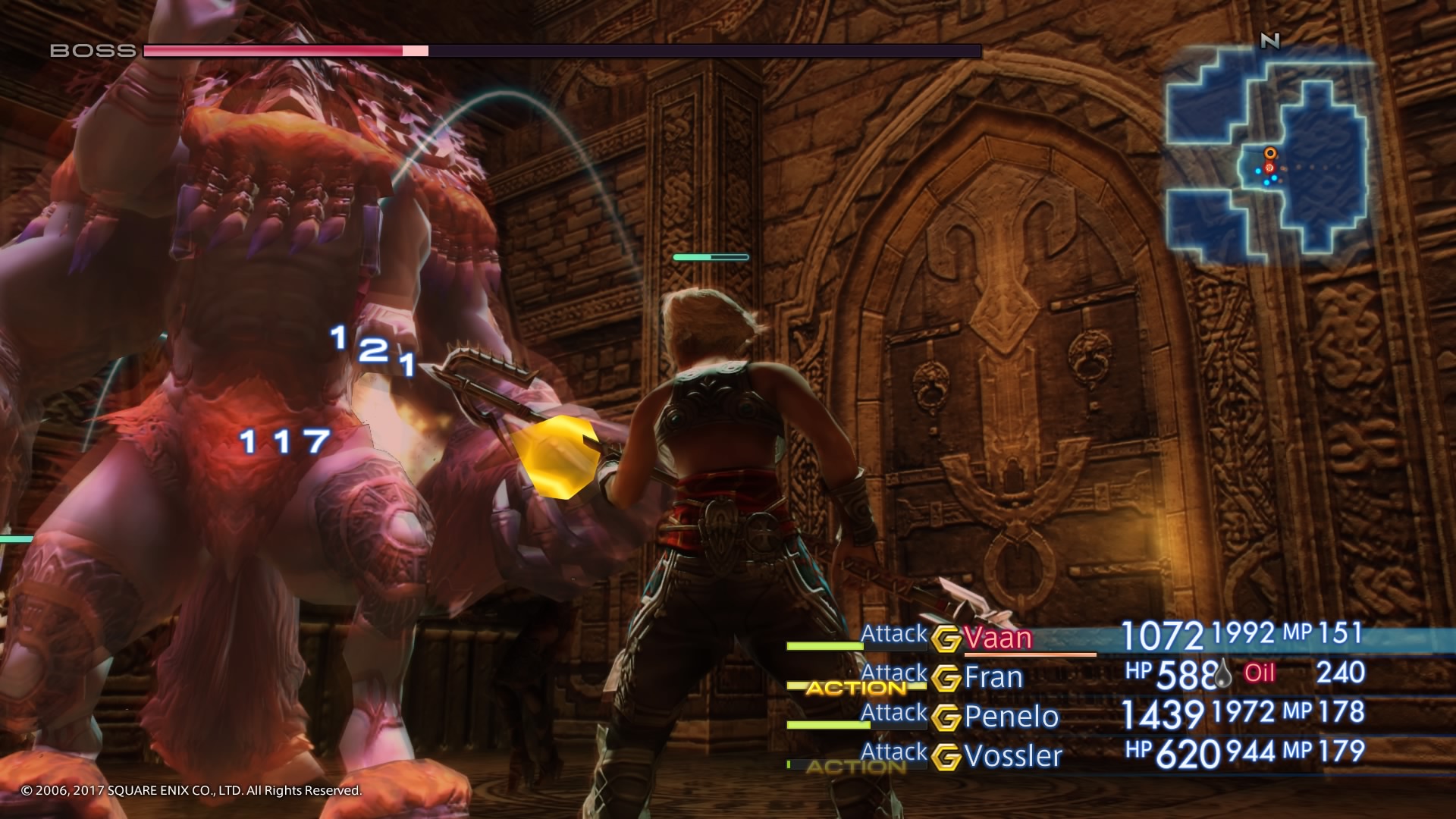Toggle Vaan's gambit icon
The height and width of the screenshot is (819, 1456).
946,639
